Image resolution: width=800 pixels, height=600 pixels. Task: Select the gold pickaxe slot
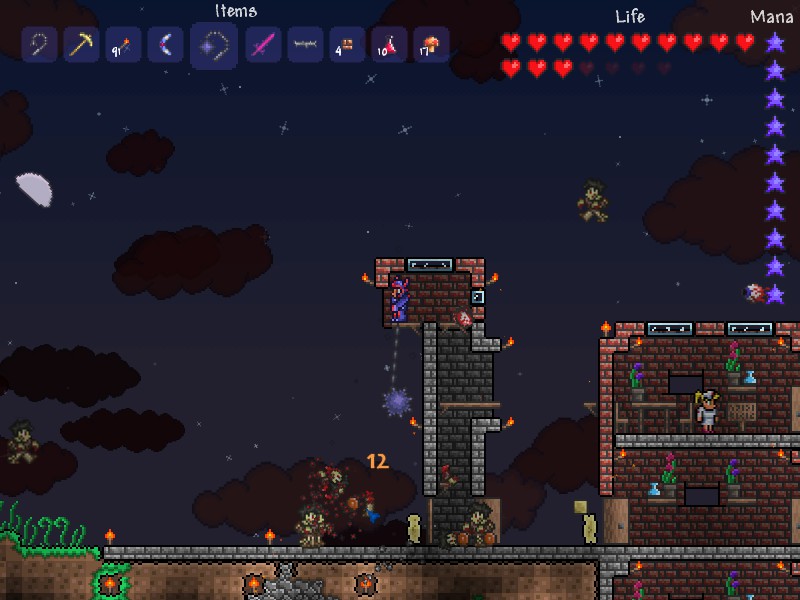(x=81, y=45)
